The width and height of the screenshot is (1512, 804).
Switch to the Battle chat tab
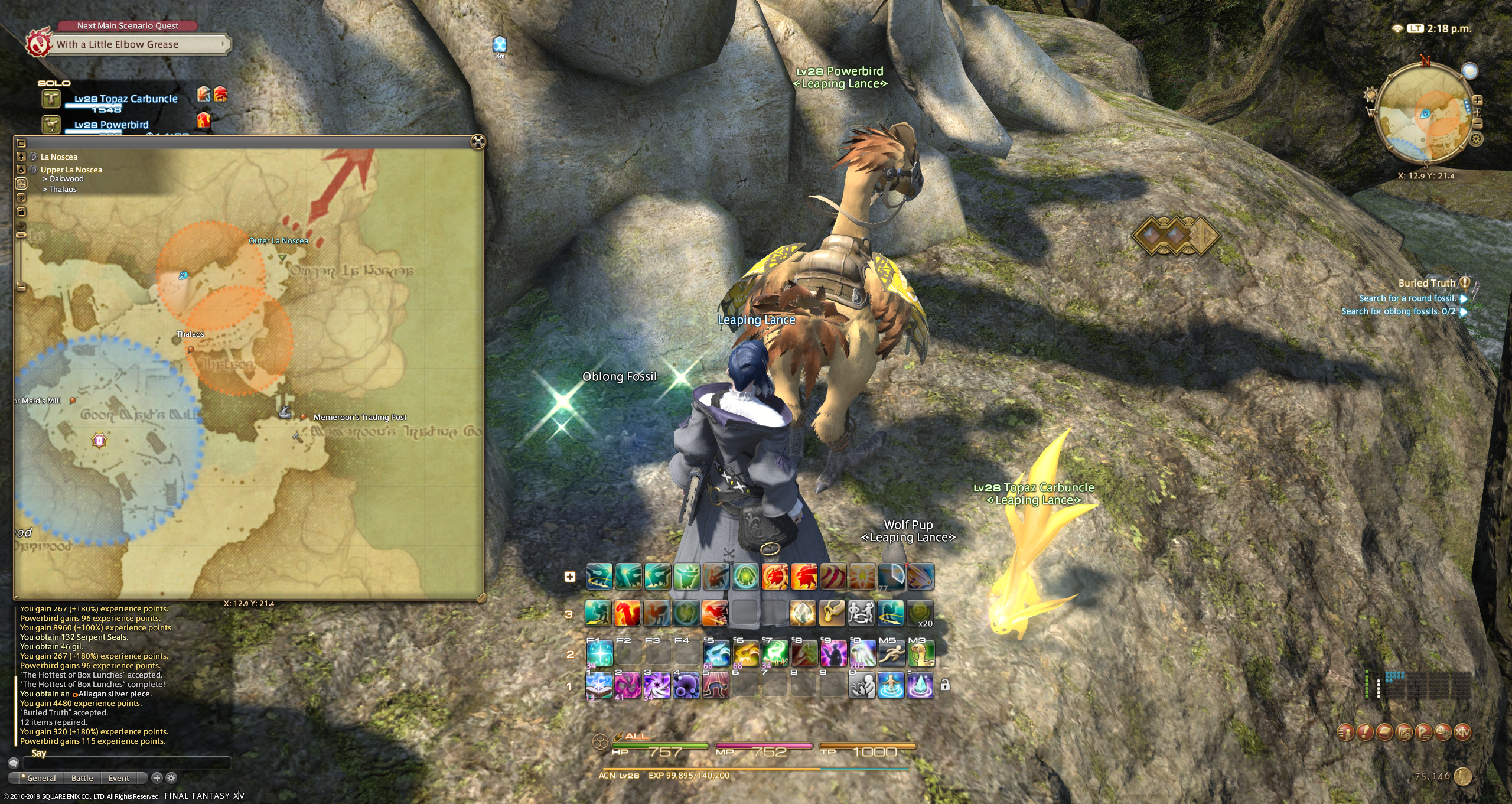point(82,778)
